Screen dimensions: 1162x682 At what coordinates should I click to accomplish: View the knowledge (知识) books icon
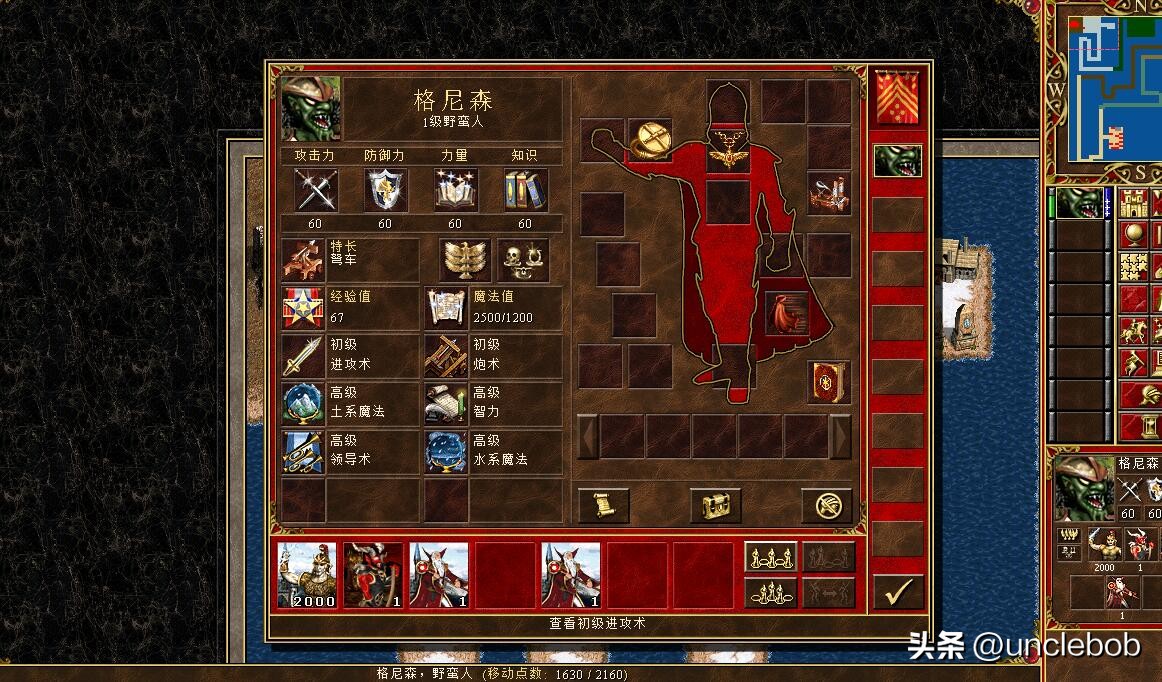[x=525, y=190]
